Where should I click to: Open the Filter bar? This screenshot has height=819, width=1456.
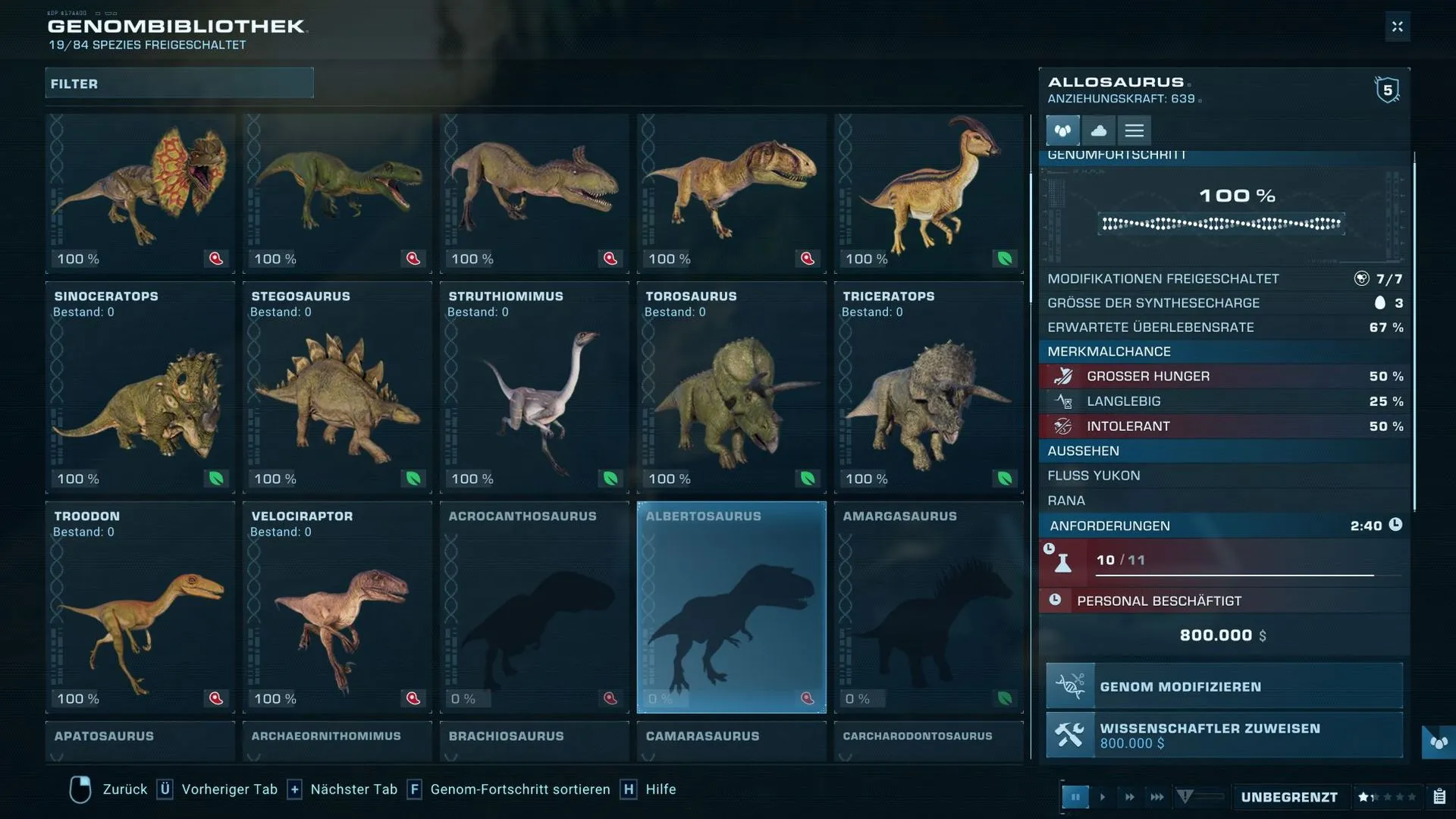click(179, 83)
